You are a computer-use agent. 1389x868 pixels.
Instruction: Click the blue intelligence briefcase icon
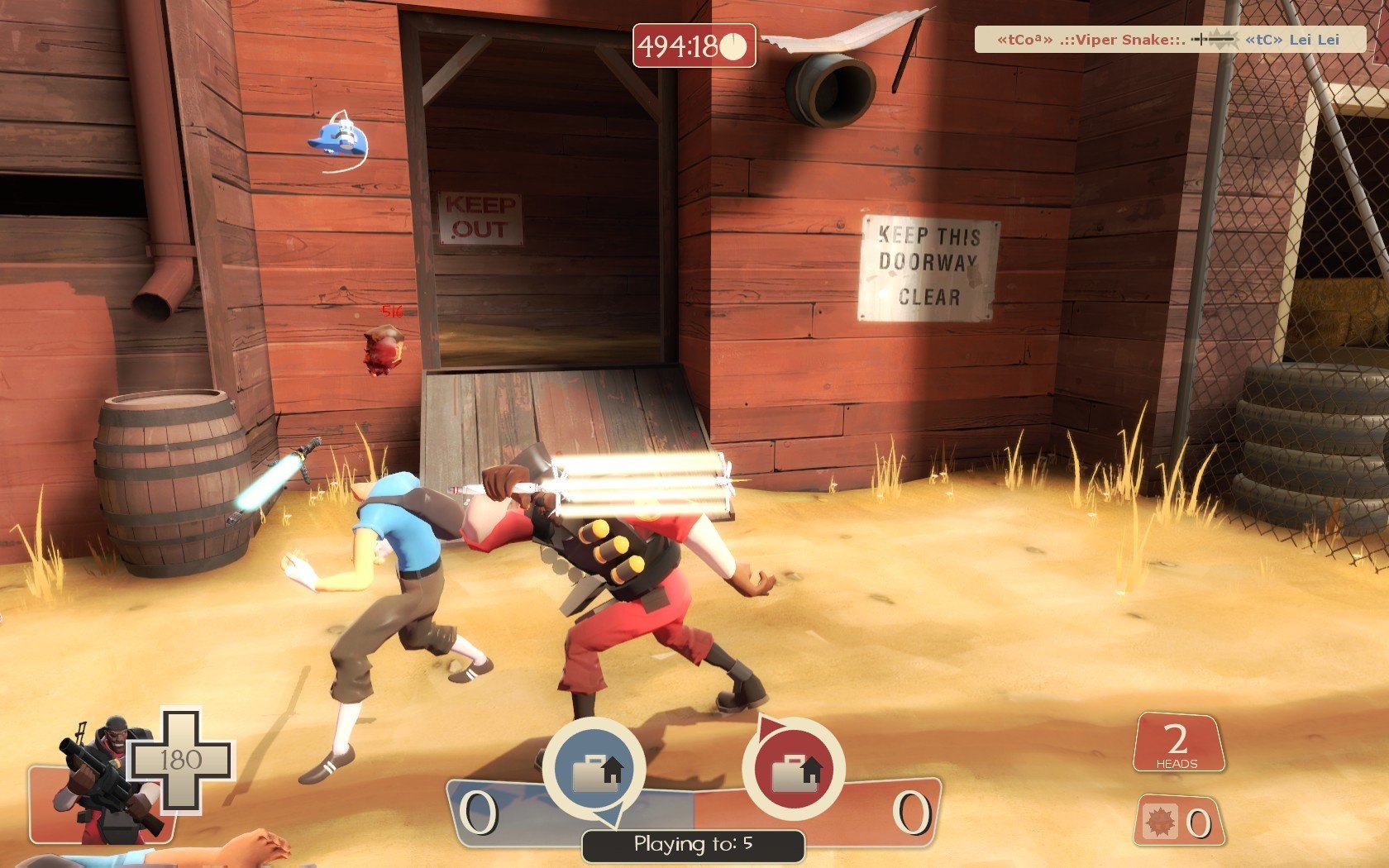pos(594,769)
